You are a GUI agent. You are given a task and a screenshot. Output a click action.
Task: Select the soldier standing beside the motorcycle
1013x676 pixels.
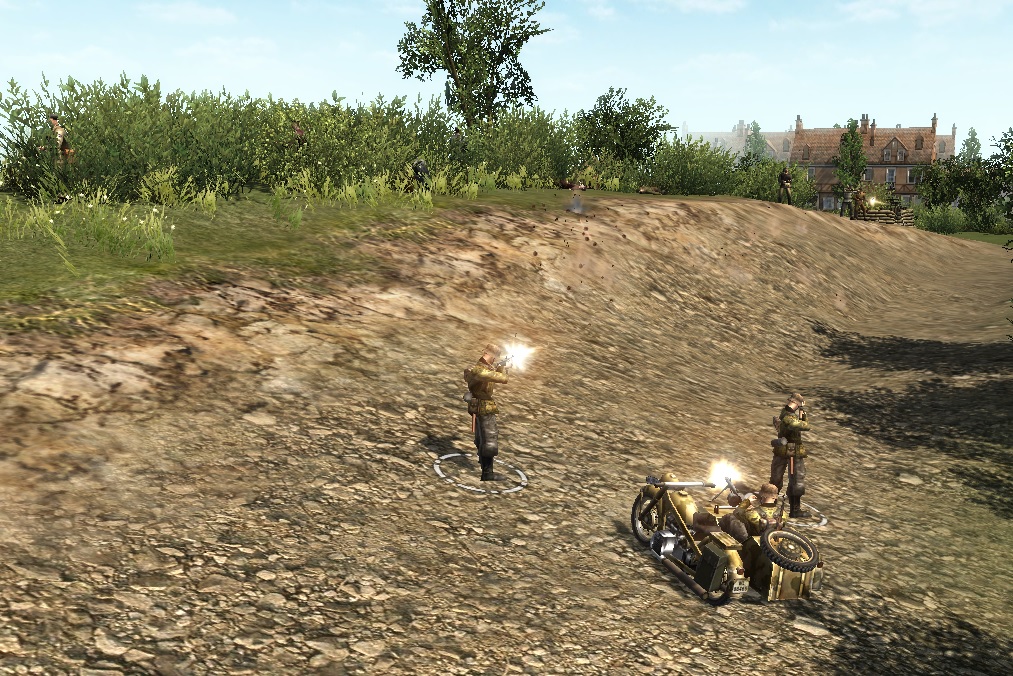point(792,453)
